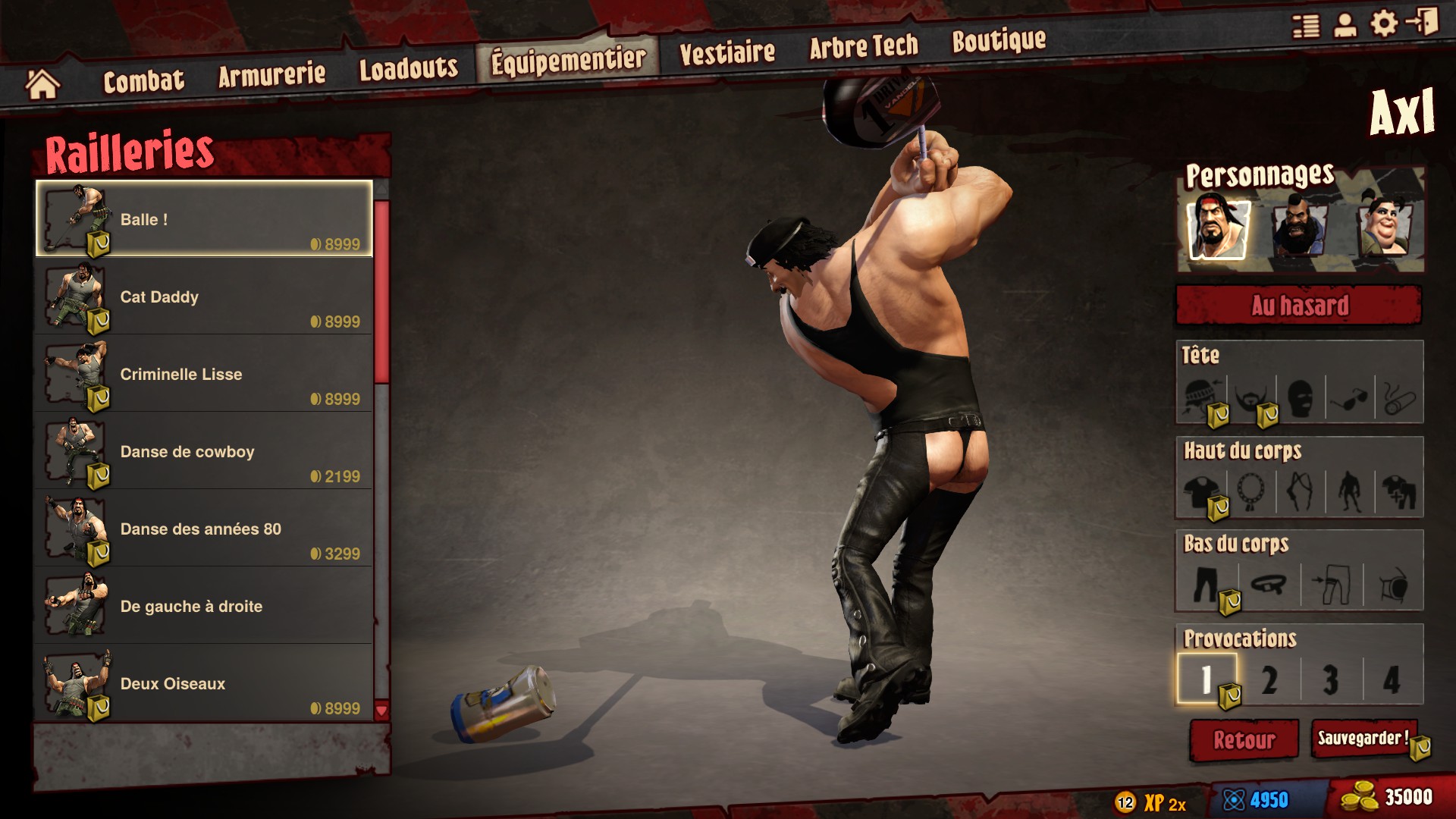
Task: Go to the home screen icon
Action: (x=42, y=84)
